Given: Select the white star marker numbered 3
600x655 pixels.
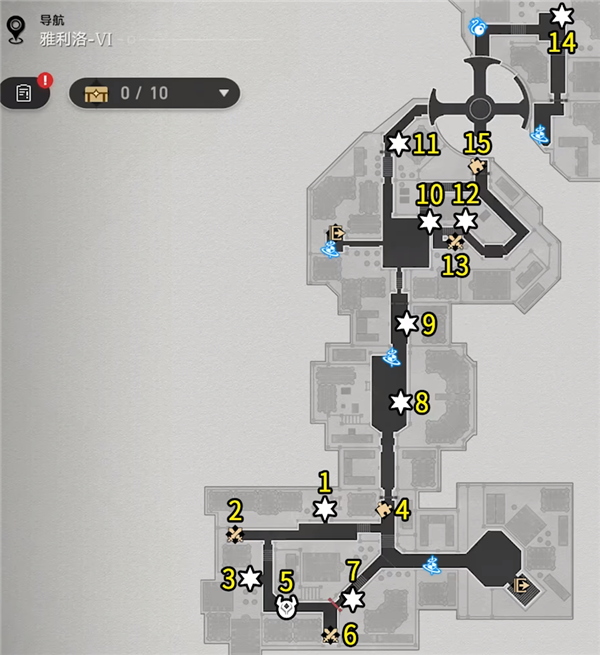Looking at the screenshot, I should click(250, 577).
